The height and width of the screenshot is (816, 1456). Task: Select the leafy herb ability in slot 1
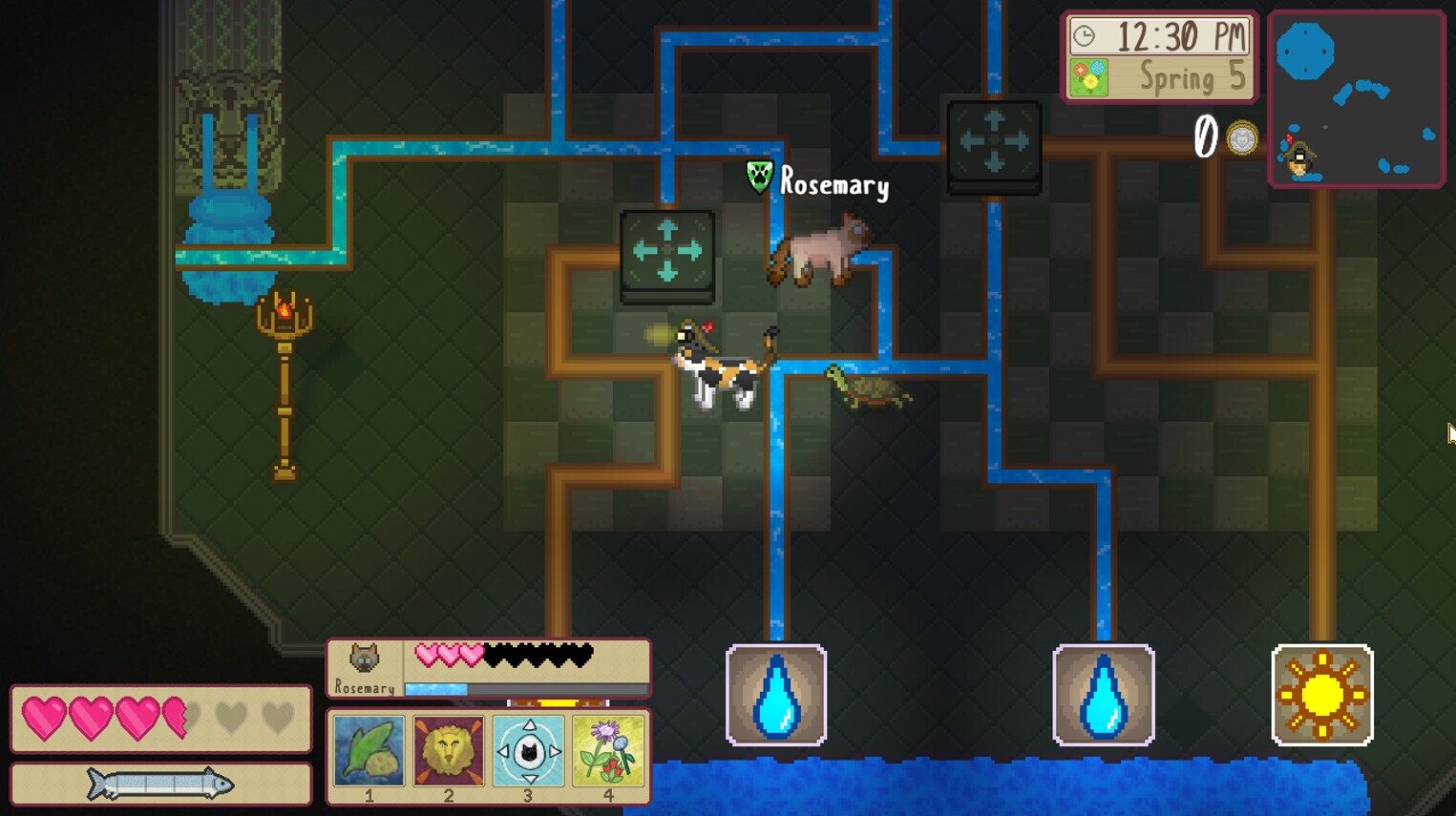click(368, 752)
